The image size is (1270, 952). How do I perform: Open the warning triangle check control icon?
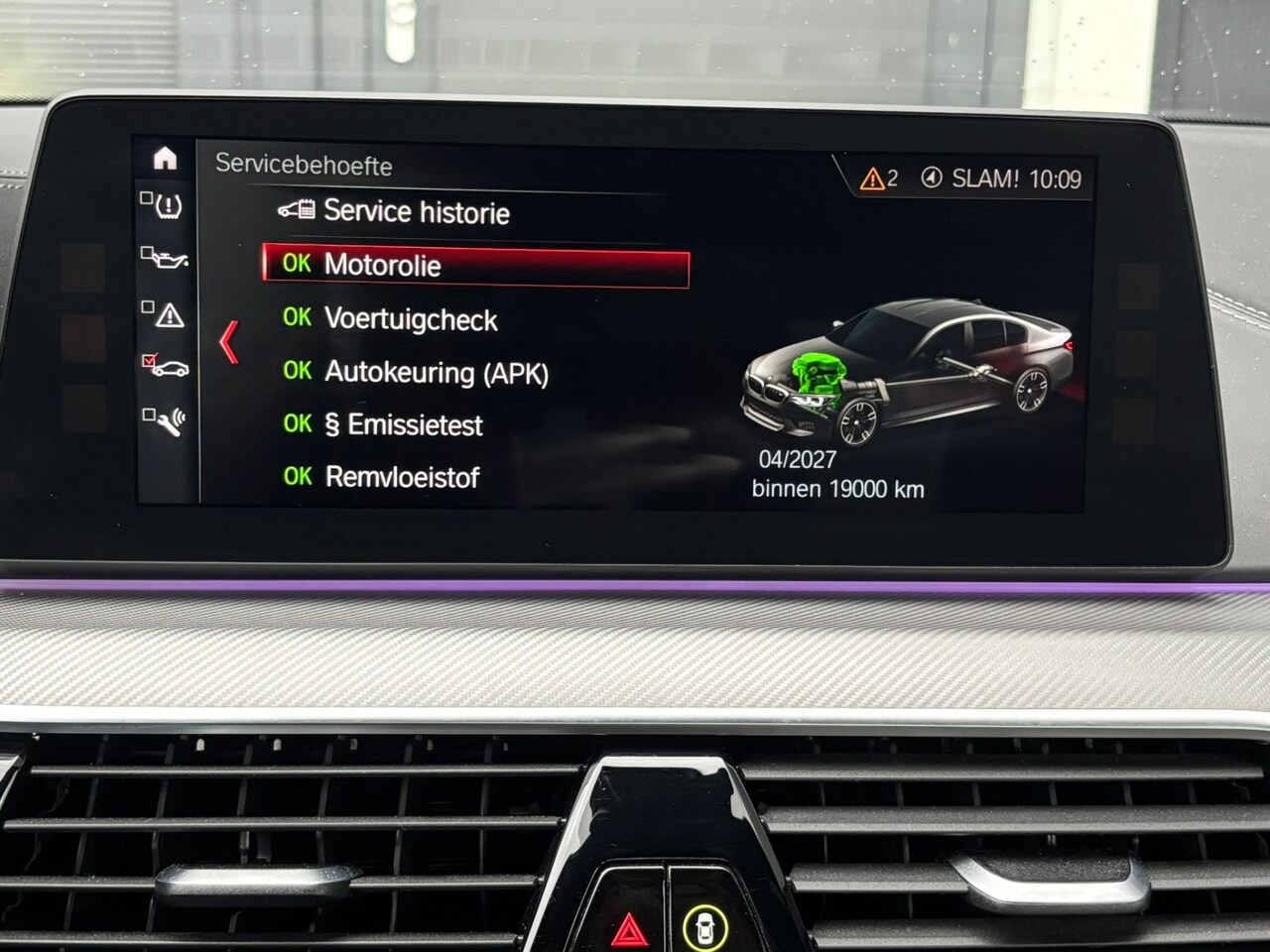166,313
